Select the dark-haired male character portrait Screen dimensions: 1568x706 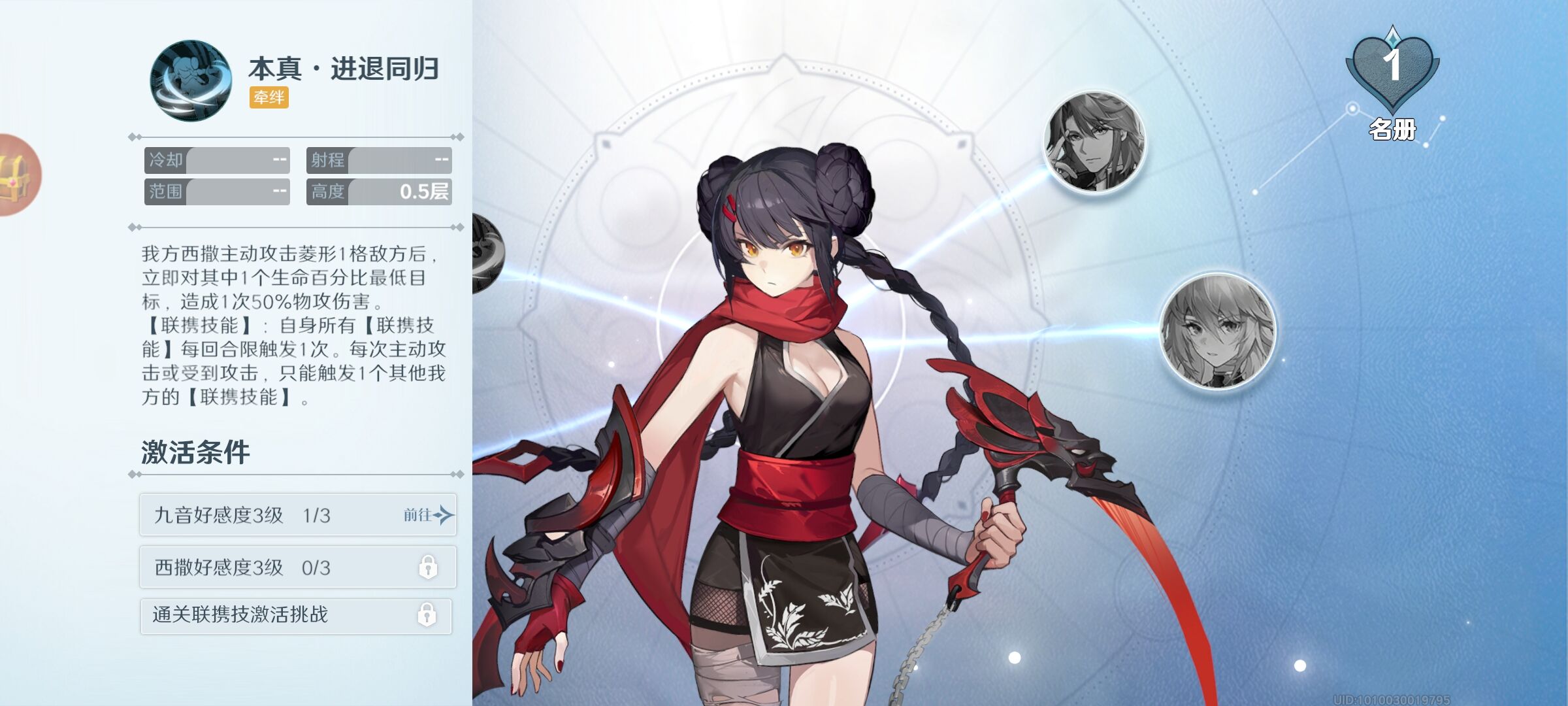[1095, 143]
